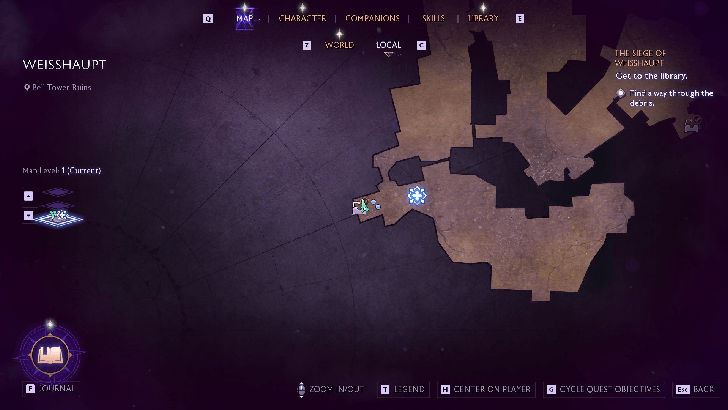Go to the Companions tab
Screen dimensions: 728x410
click(372, 18)
